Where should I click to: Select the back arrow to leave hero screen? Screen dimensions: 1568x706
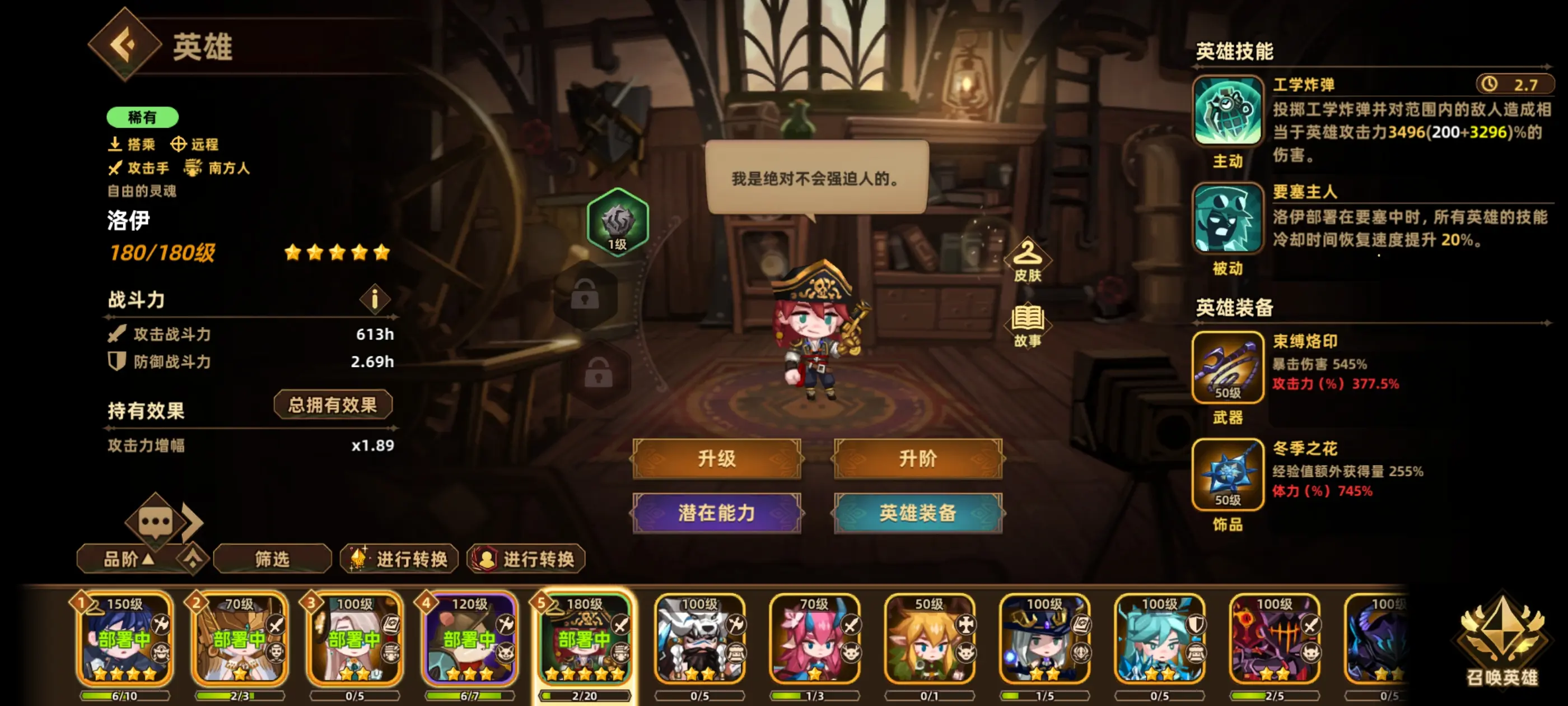[x=124, y=46]
